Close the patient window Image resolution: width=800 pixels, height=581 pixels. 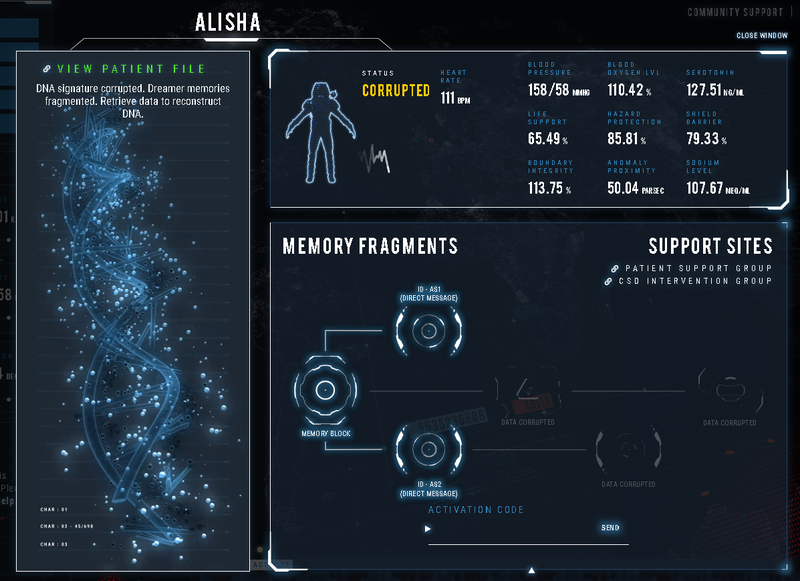click(x=761, y=35)
